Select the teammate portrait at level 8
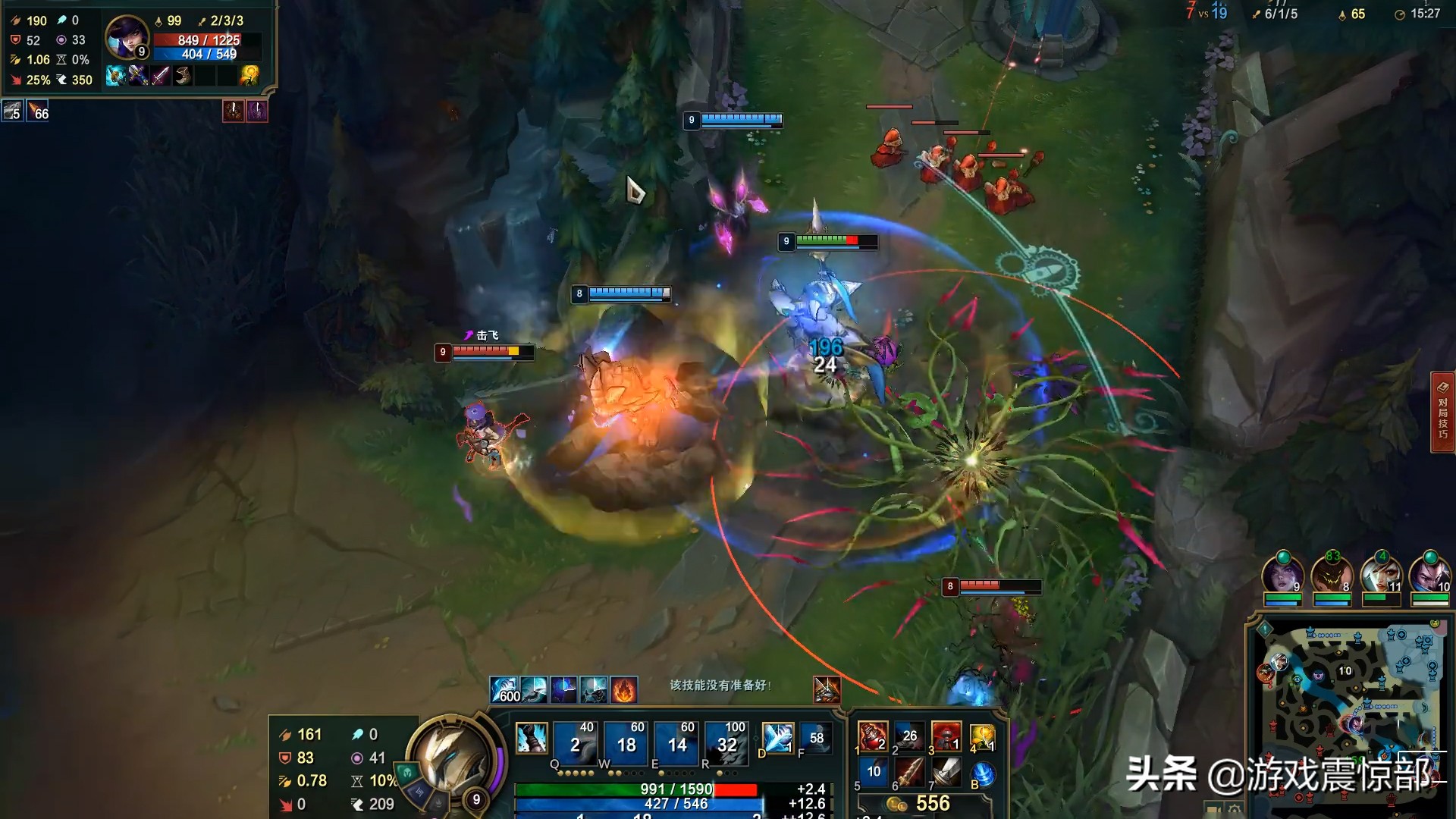This screenshot has height=819, width=1456. (x=1332, y=573)
